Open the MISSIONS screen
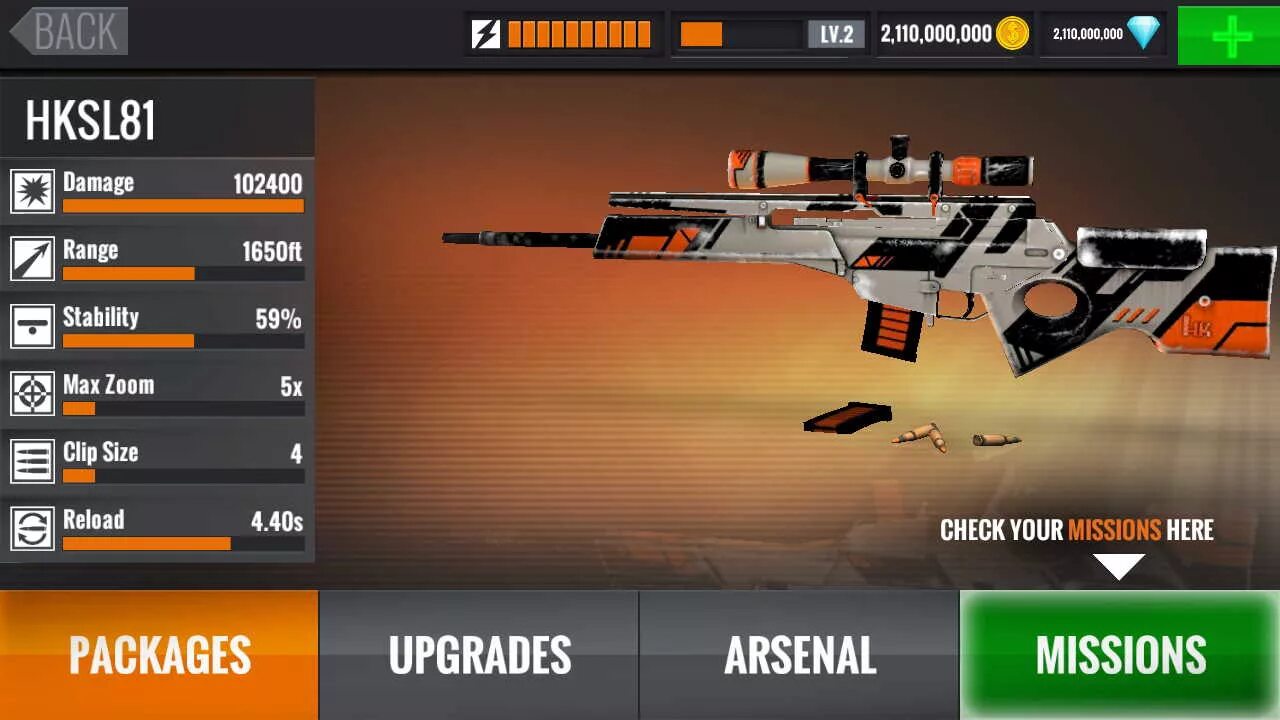Image resolution: width=1280 pixels, height=720 pixels. (x=1120, y=655)
